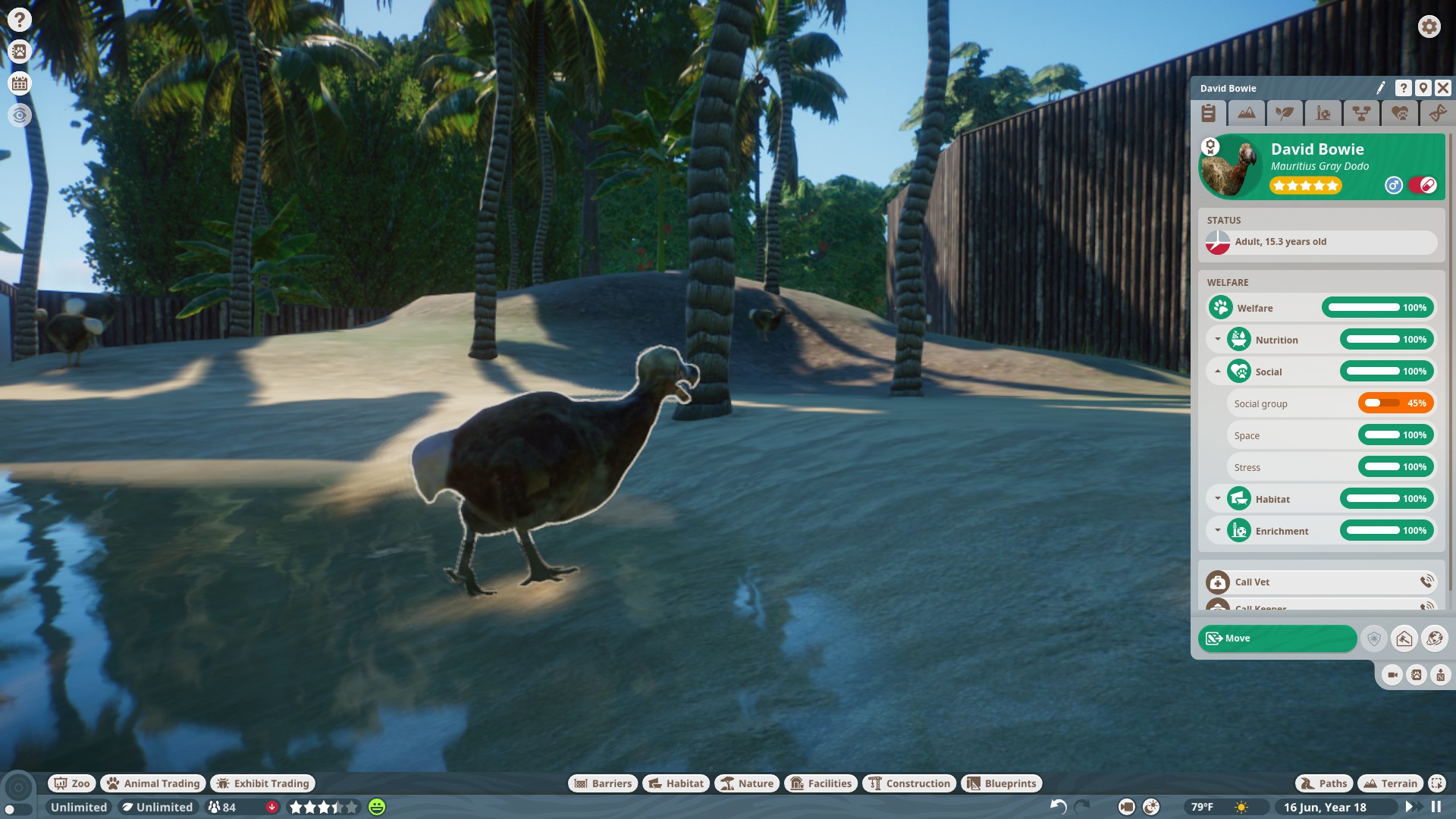Select the Family Tree tab icon

(1362, 114)
